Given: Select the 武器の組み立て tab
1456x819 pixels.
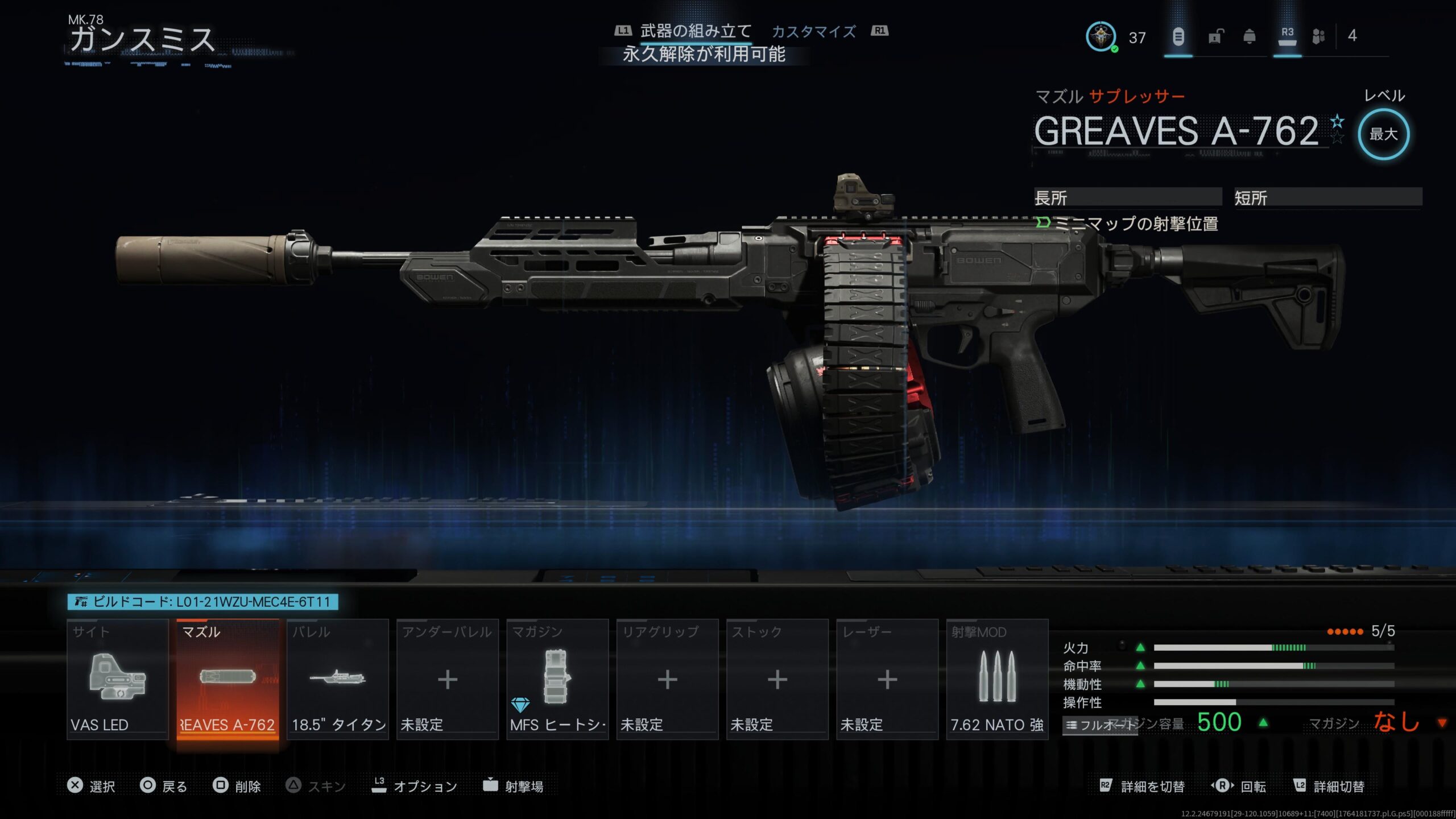Looking at the screenshot, I should point(696,32).
